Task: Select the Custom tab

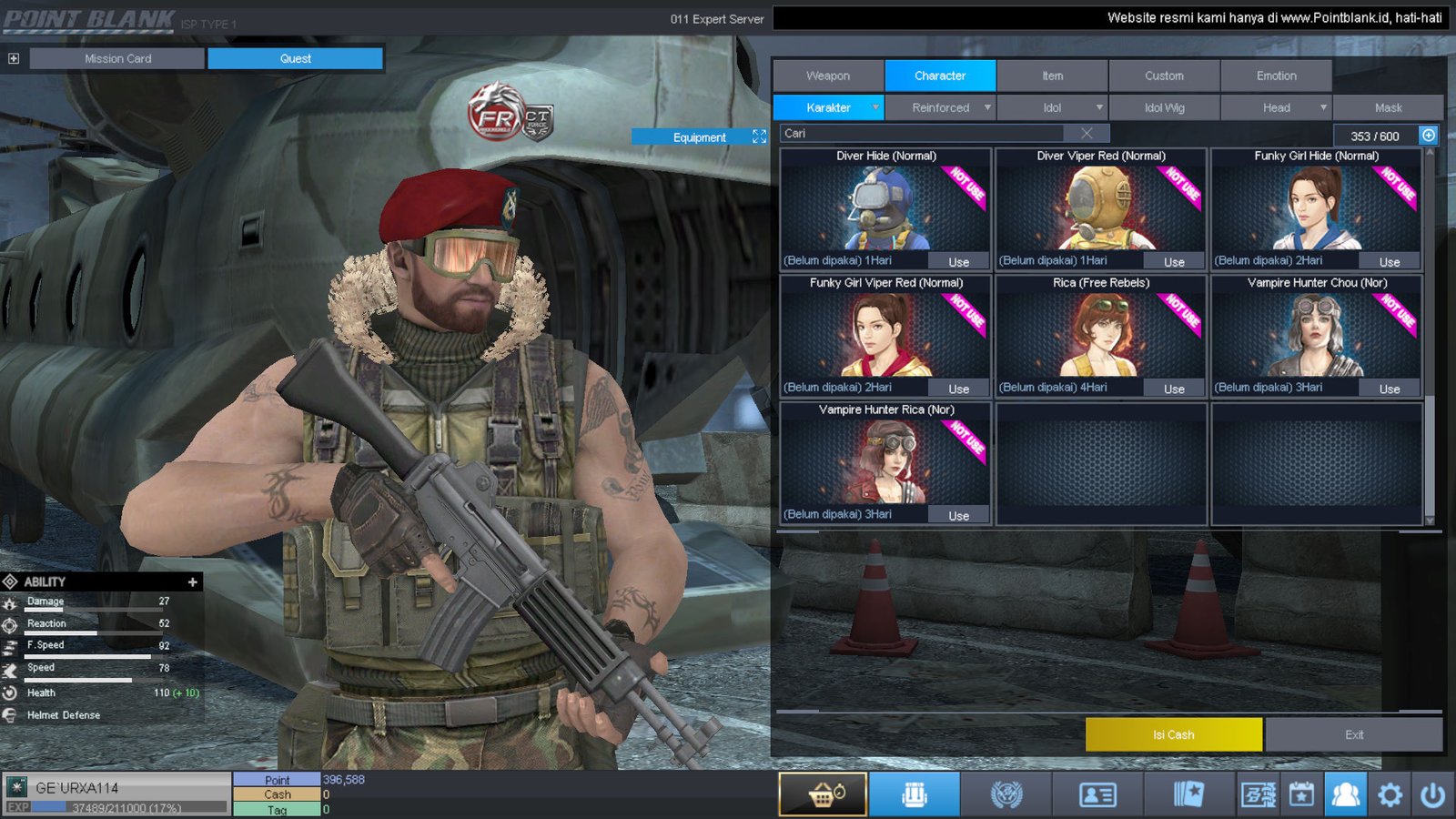Action: (1164, 76)
